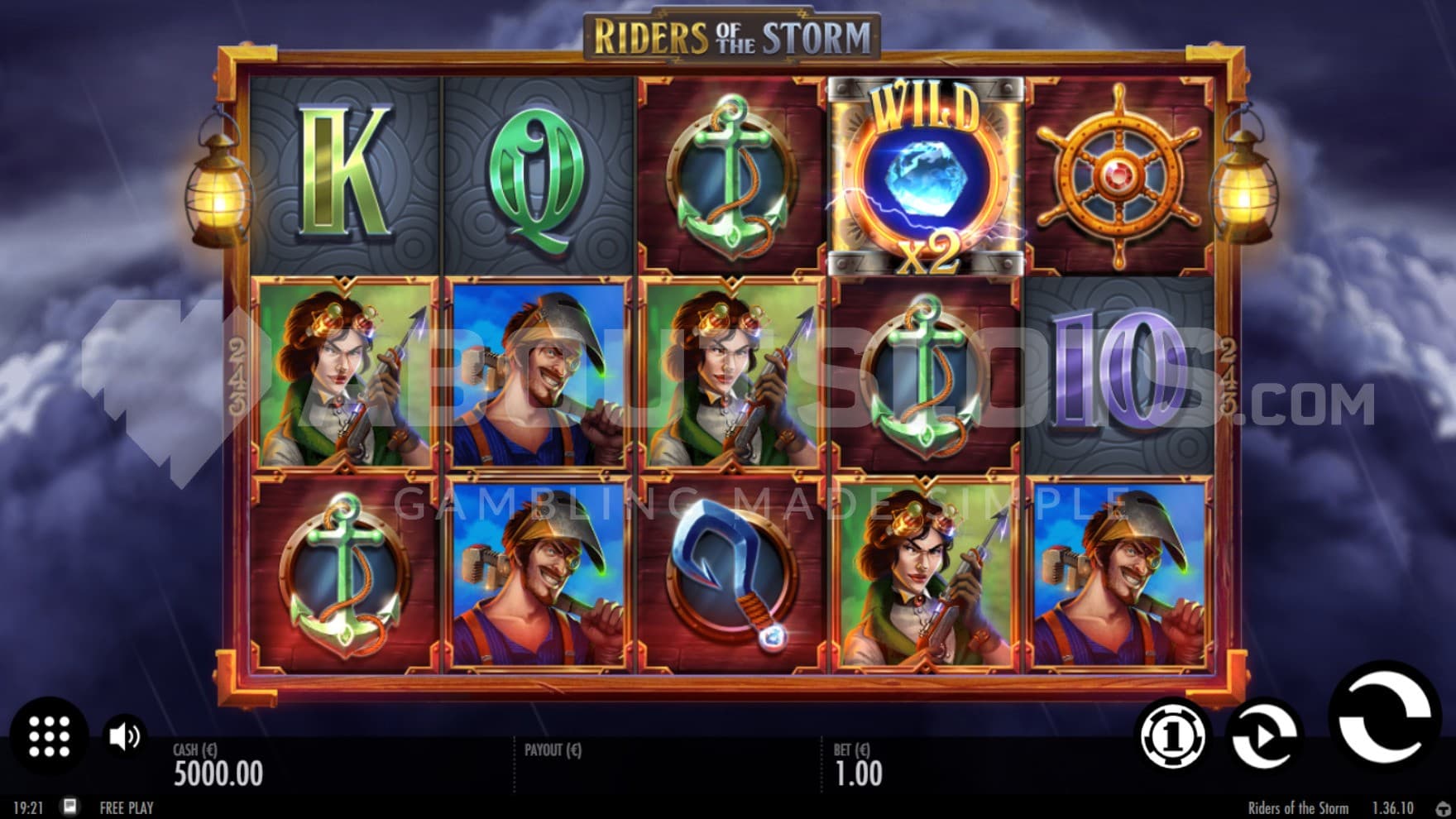Spin the reels with the large spin button

coord(1383,718)
